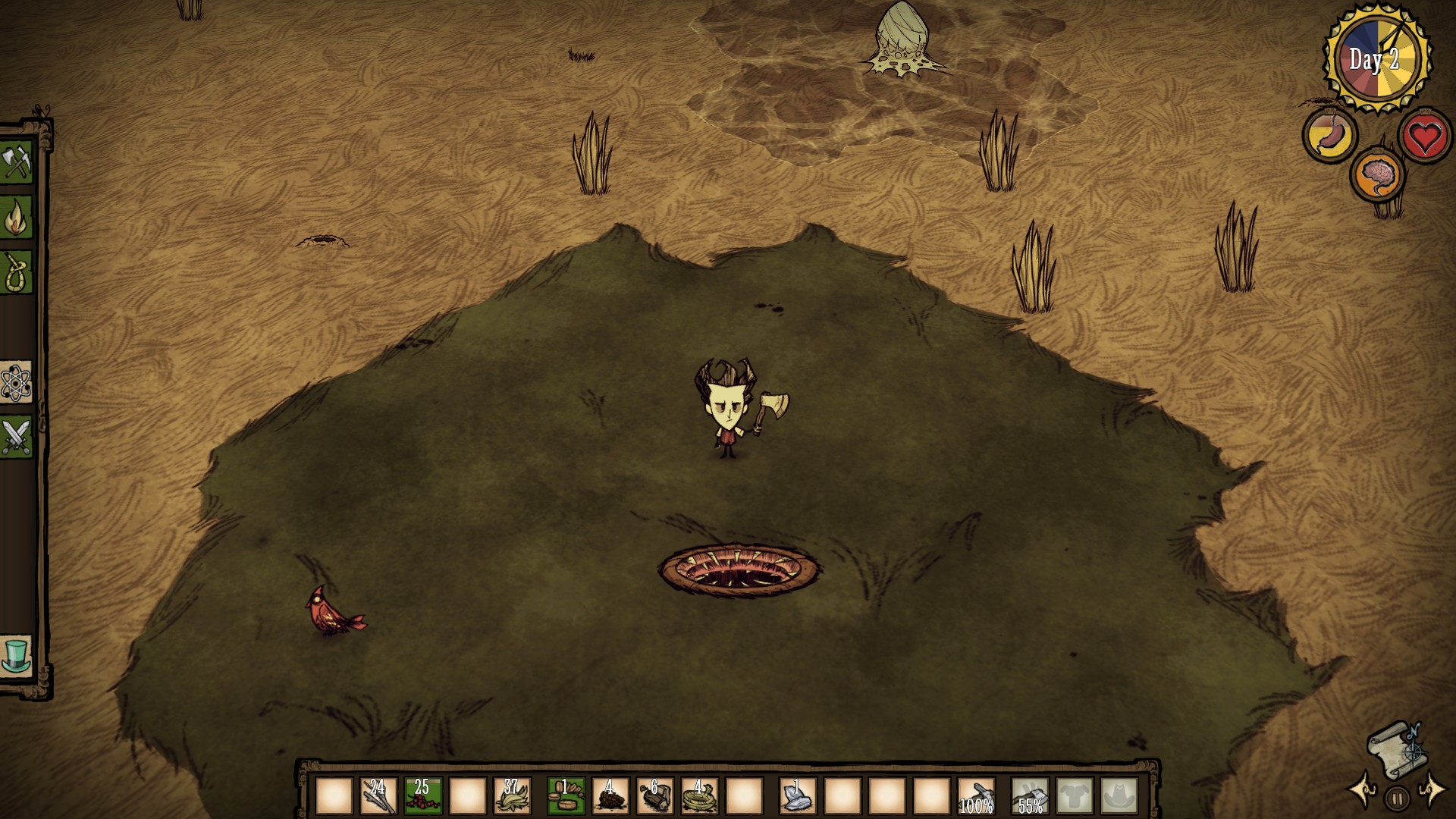Select the pine cone stack
The width and height of the screenshot is (1456, 819).
[610, 796]
